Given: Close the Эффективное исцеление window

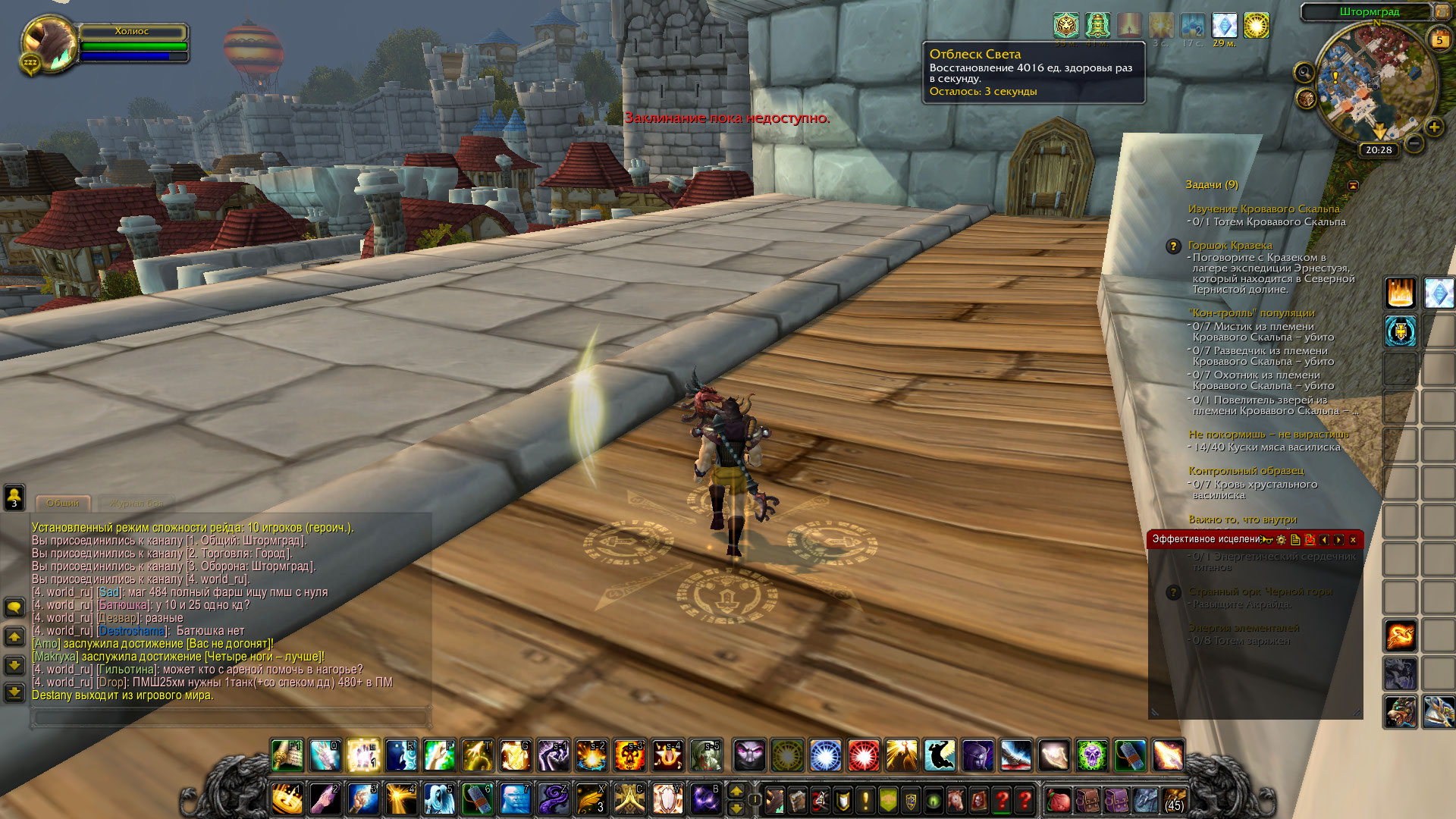Looking at the screenshot, I should coord(1353,539).
